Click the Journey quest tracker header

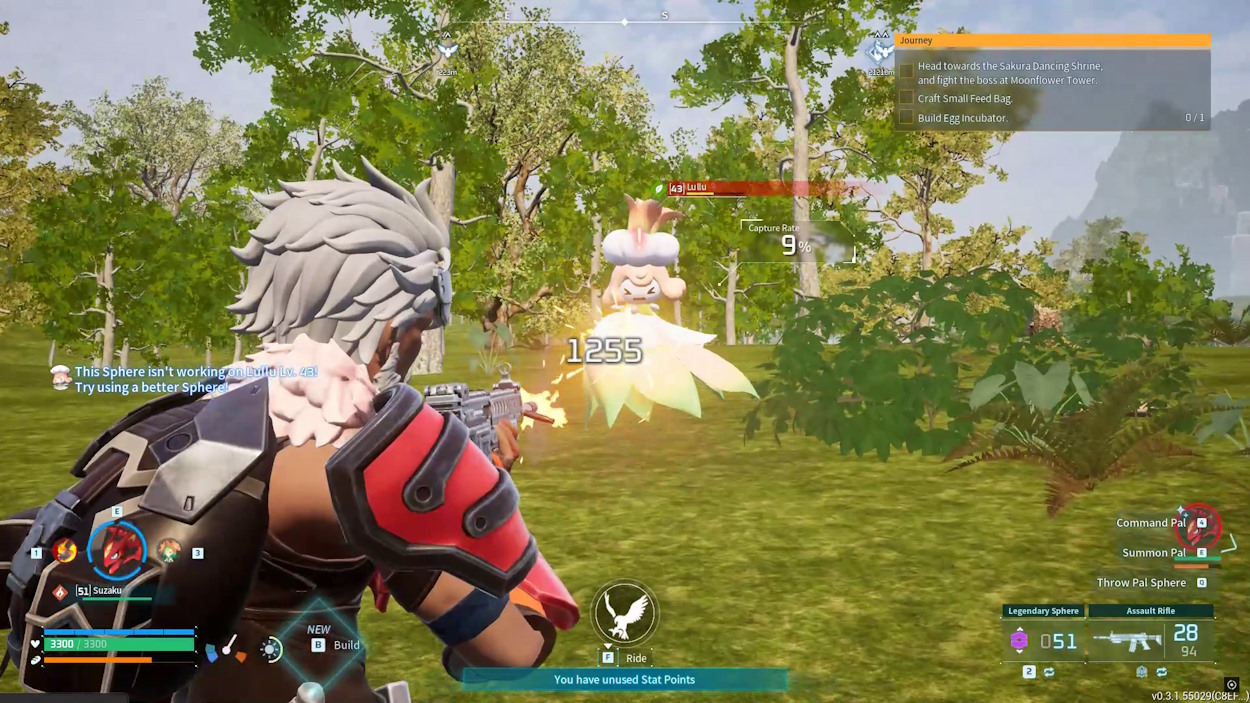click(1052, 41)
